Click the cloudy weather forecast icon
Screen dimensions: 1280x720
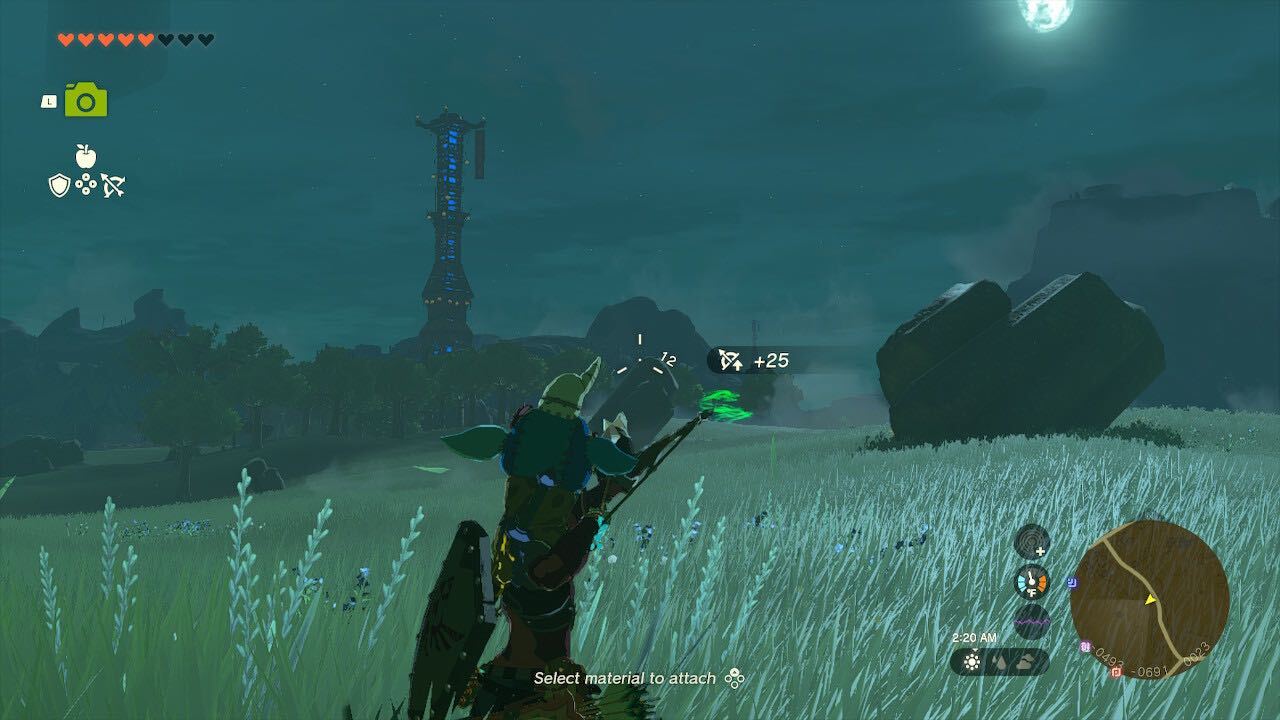coord(1025,662)
